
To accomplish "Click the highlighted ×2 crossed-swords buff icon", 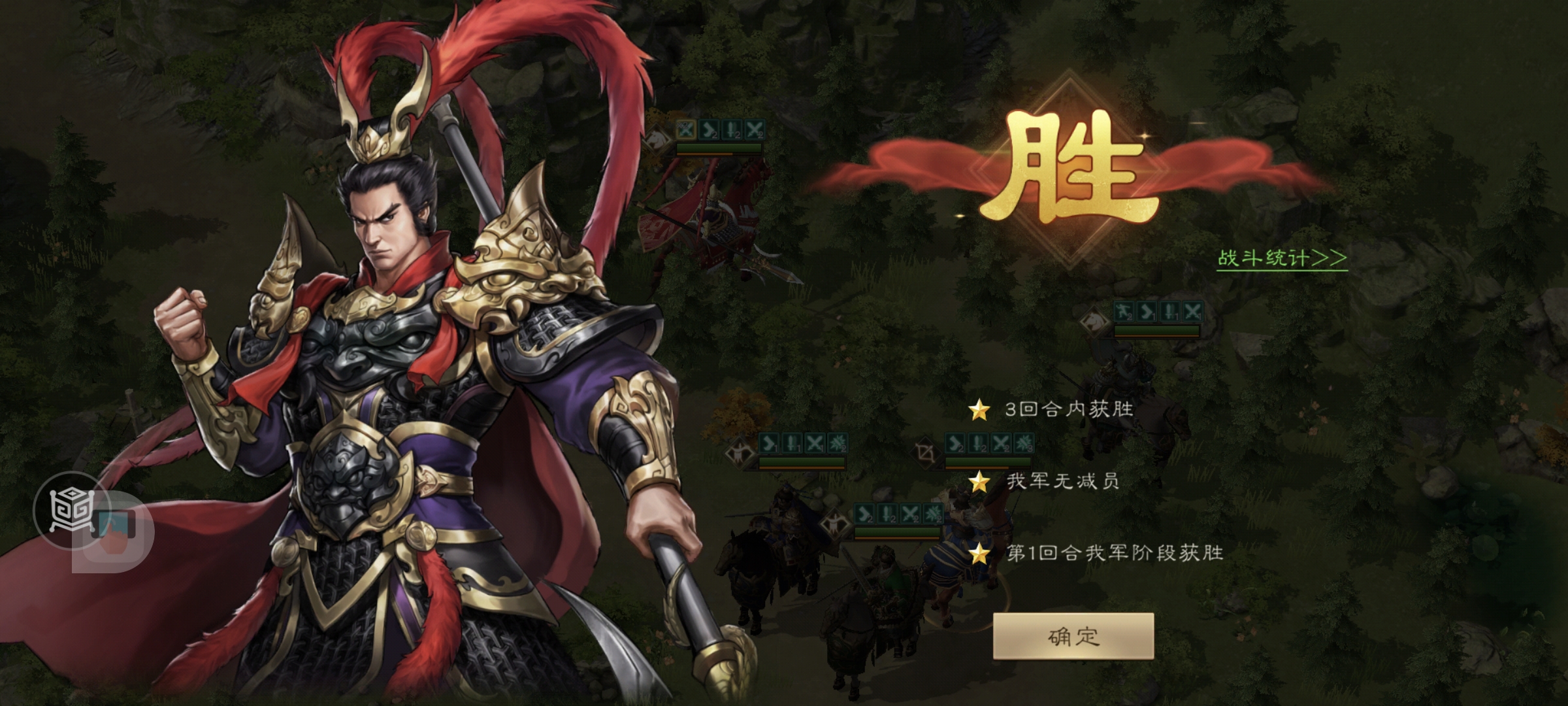I will [685, 131].
